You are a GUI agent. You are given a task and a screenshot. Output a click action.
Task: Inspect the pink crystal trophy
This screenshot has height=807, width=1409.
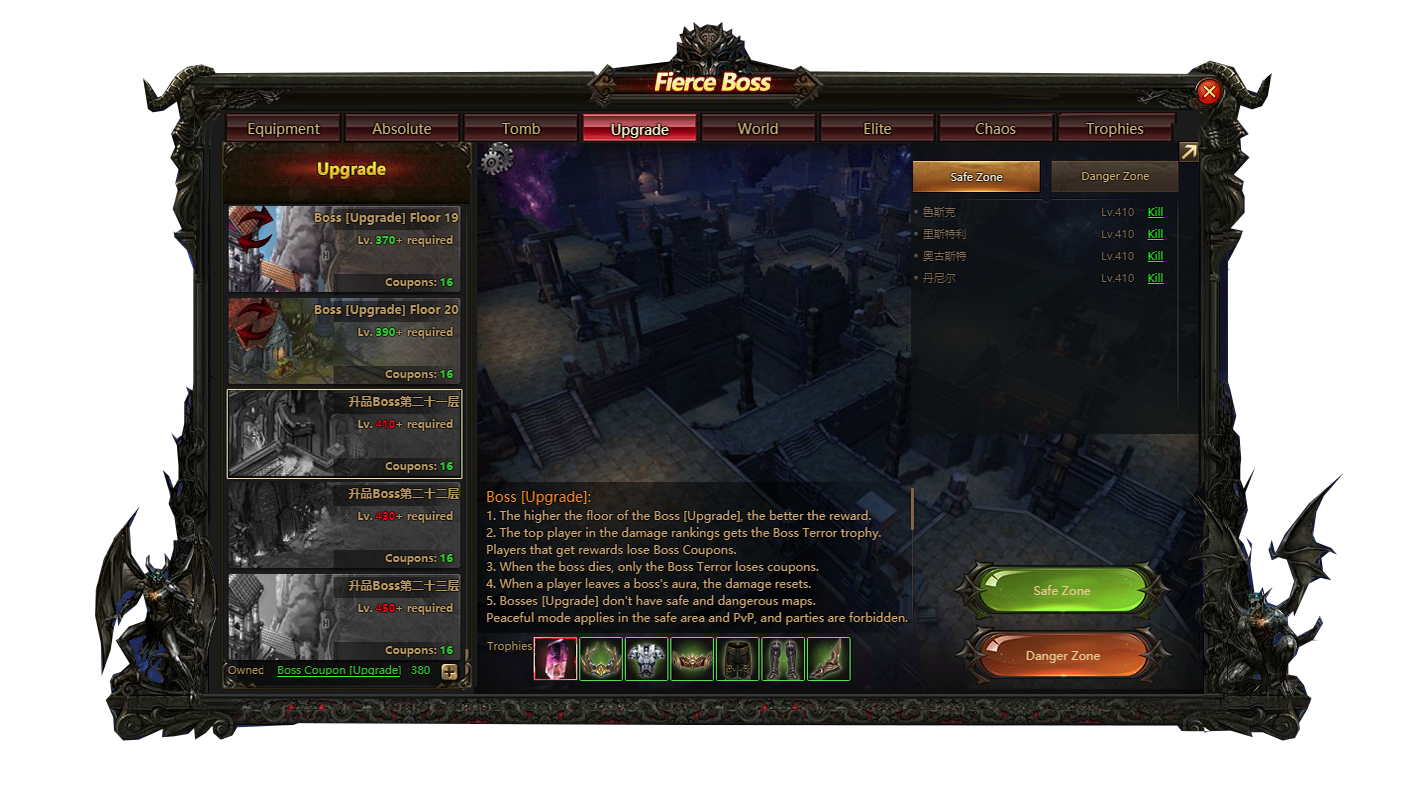[555, 659]
